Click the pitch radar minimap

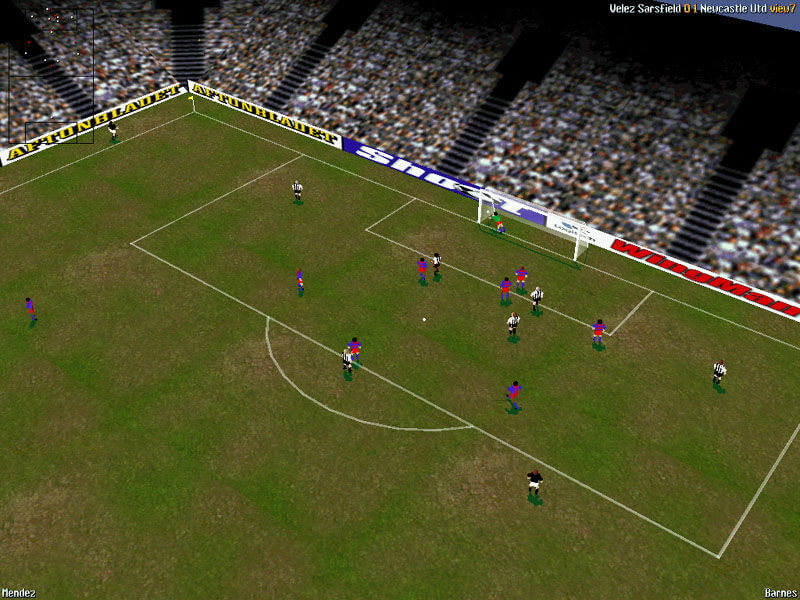coord(51,76)
